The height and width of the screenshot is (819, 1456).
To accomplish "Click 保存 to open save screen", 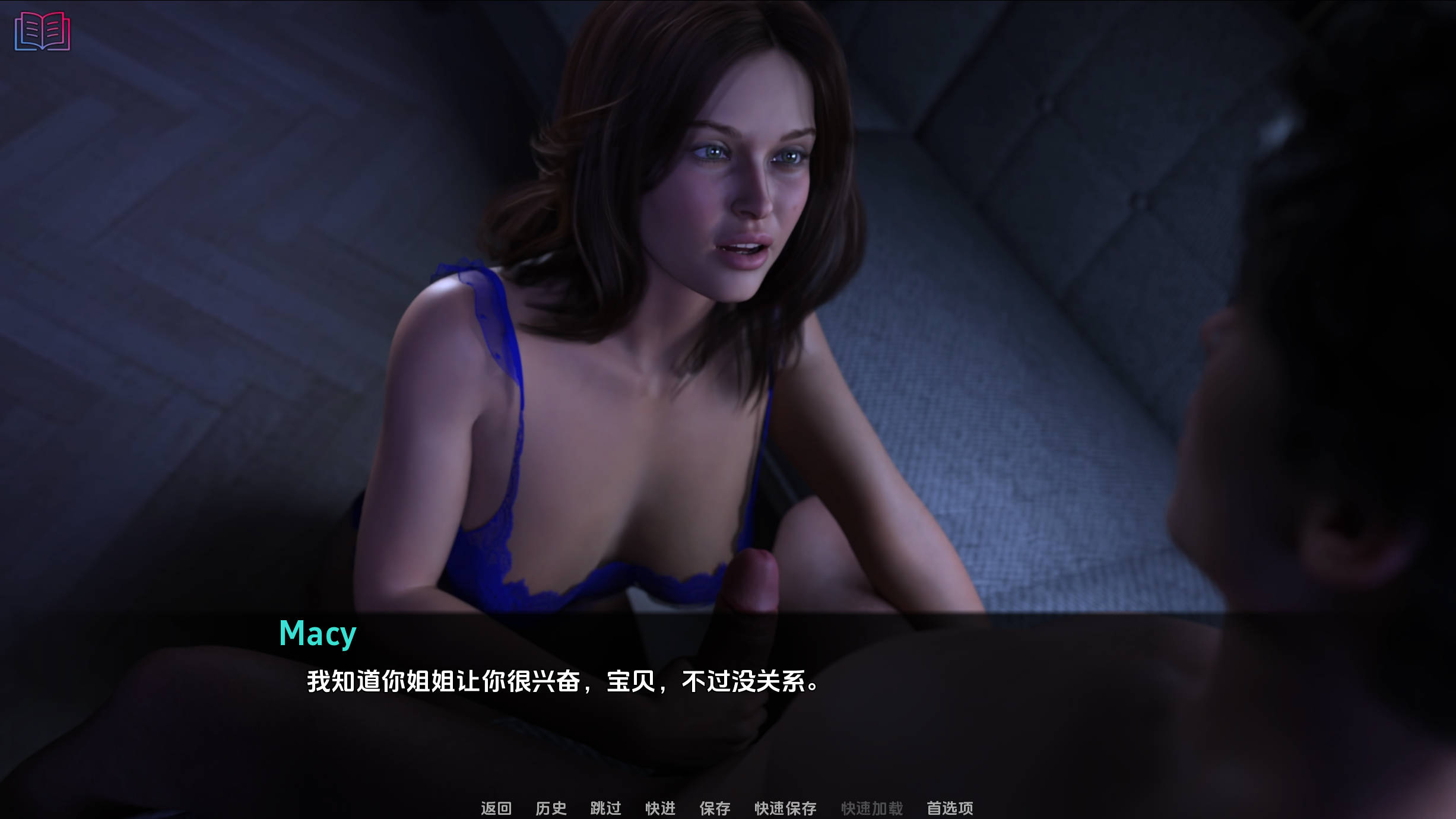I will tap(716, 808).
